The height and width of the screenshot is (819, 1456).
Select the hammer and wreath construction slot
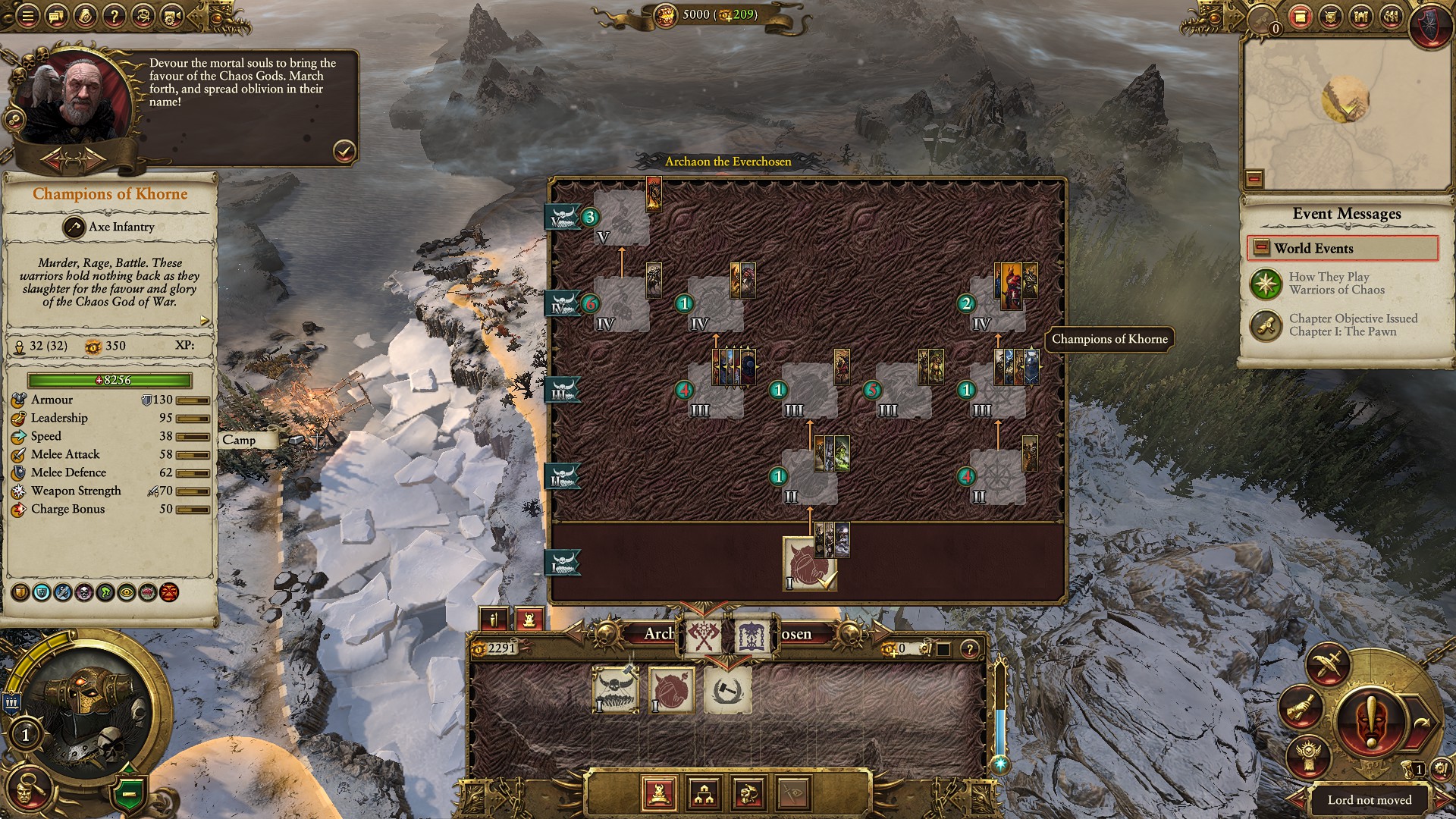pos(727,690)
